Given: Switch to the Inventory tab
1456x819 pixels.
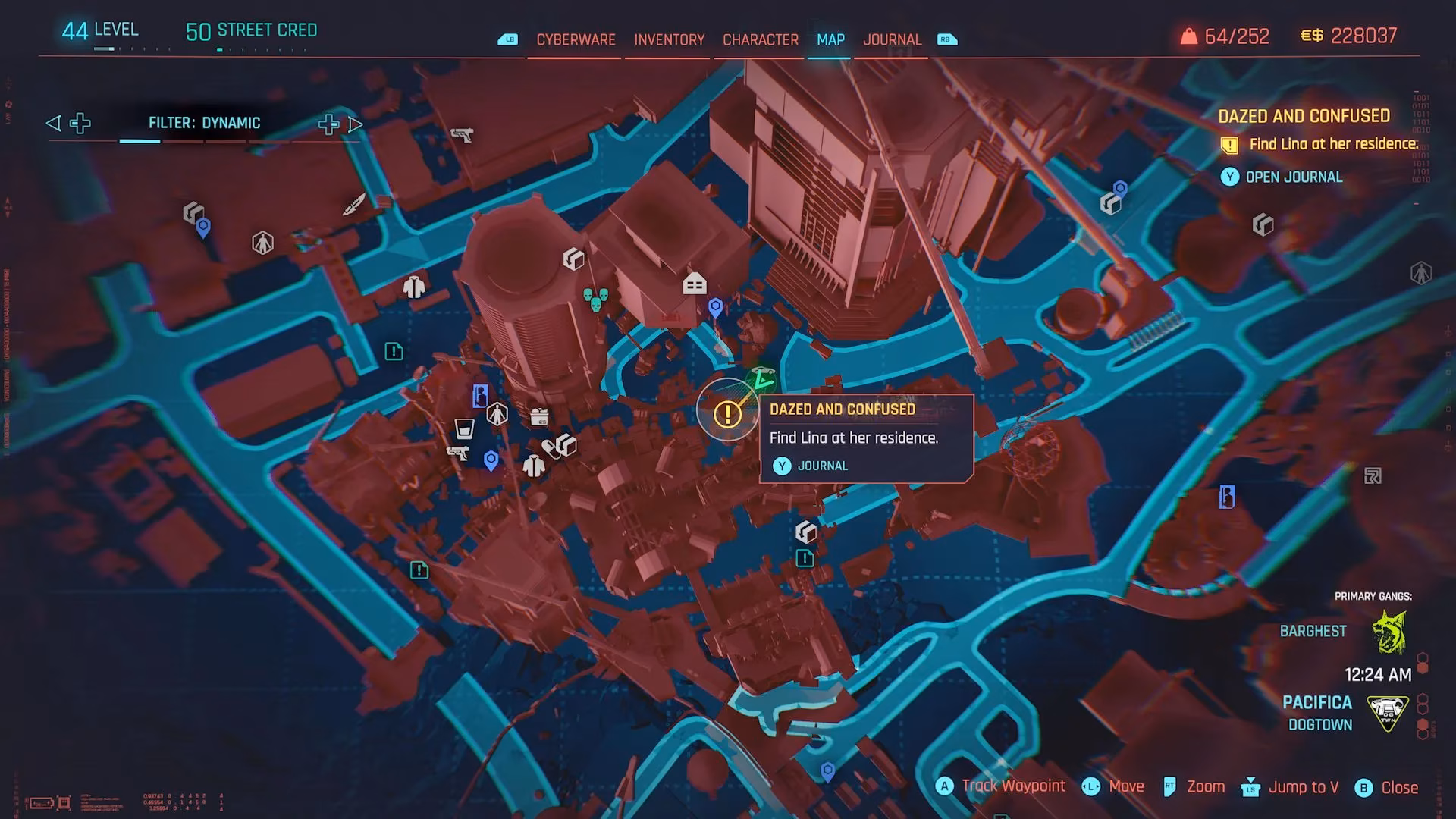Looking at the screenshot, I should point(668,39).
